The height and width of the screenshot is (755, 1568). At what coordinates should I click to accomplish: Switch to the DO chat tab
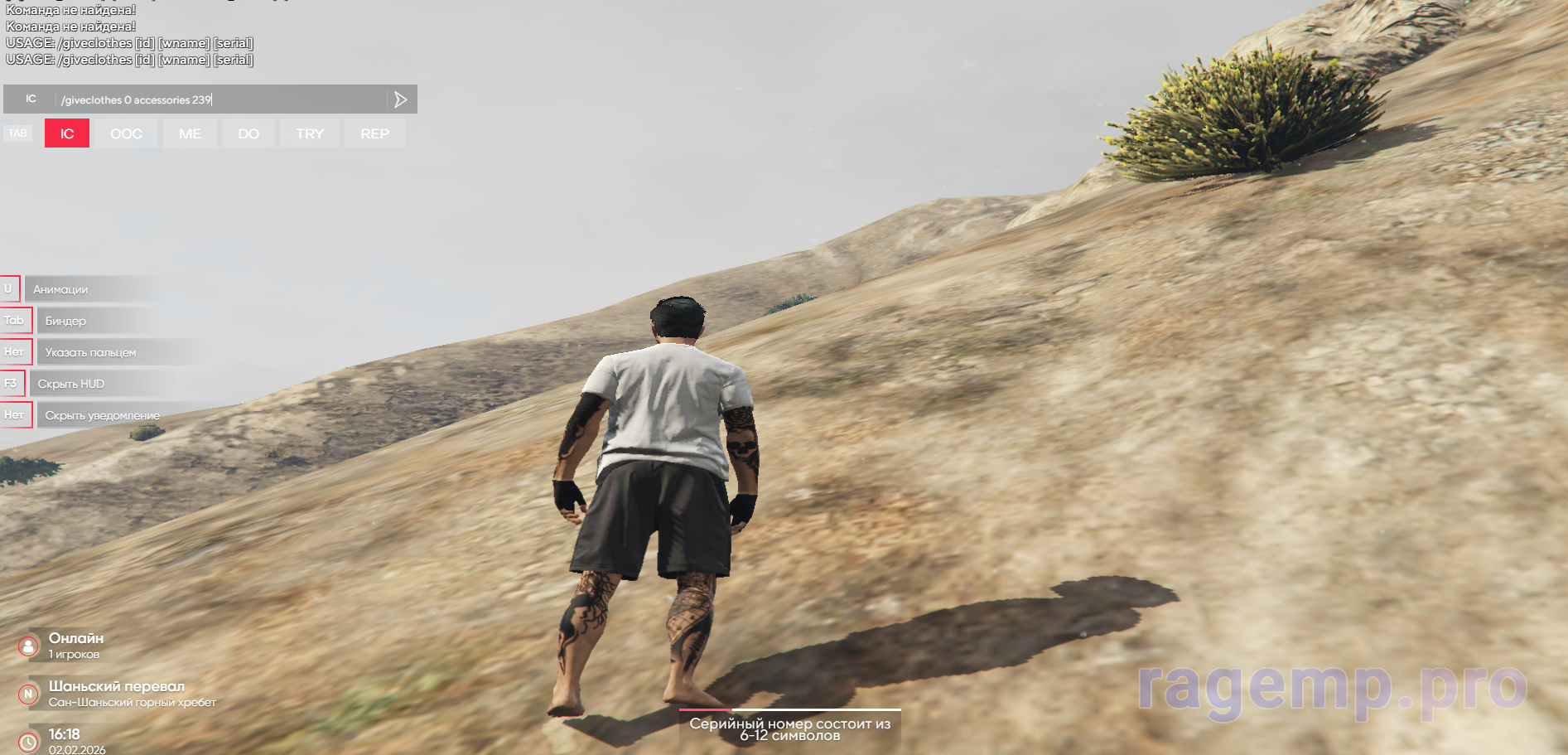click(x=248, y=133)
